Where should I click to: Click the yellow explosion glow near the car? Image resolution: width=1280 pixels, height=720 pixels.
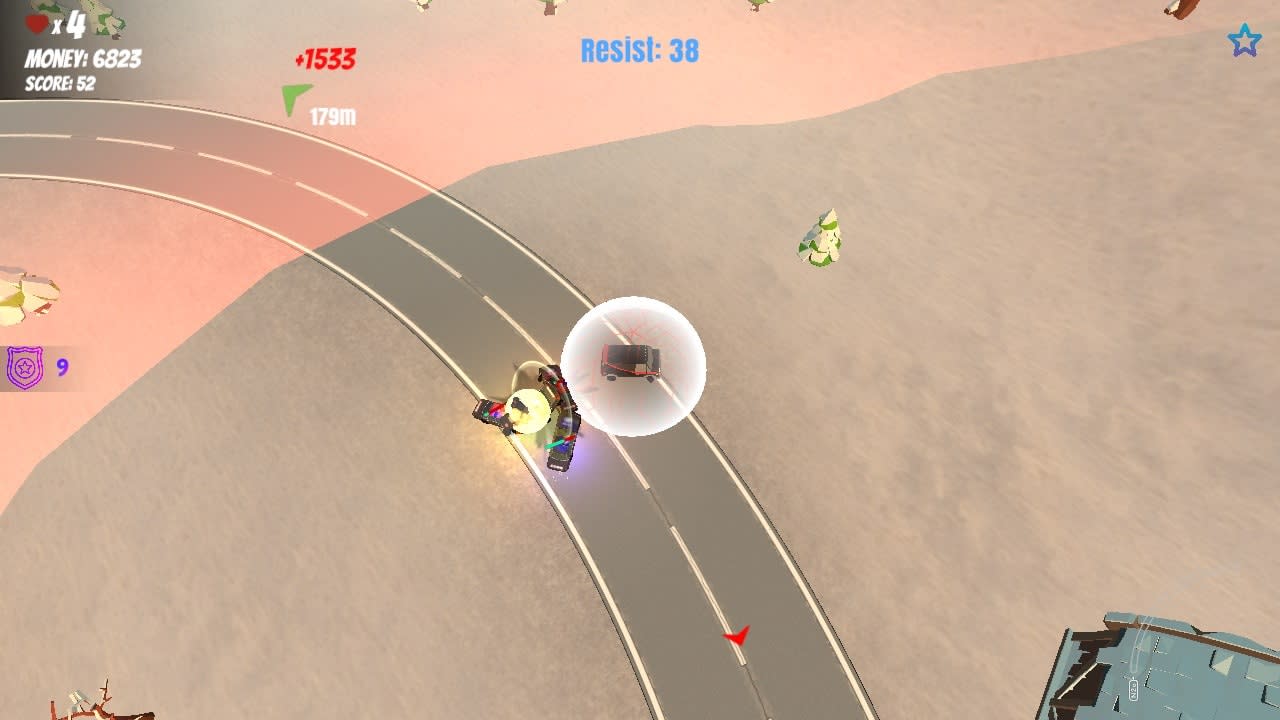[528, 410]
